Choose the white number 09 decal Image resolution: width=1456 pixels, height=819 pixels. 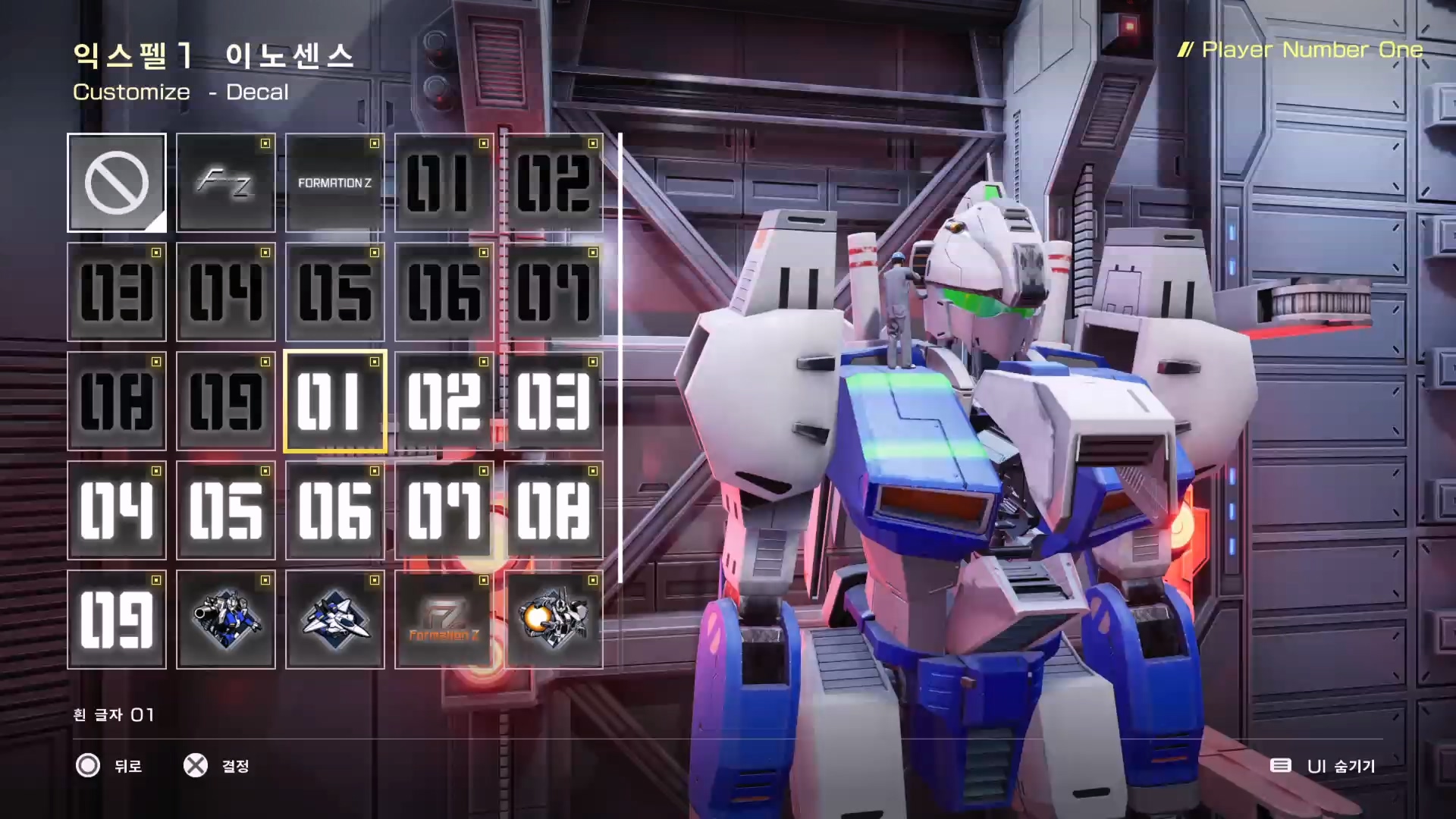point(117,620)
